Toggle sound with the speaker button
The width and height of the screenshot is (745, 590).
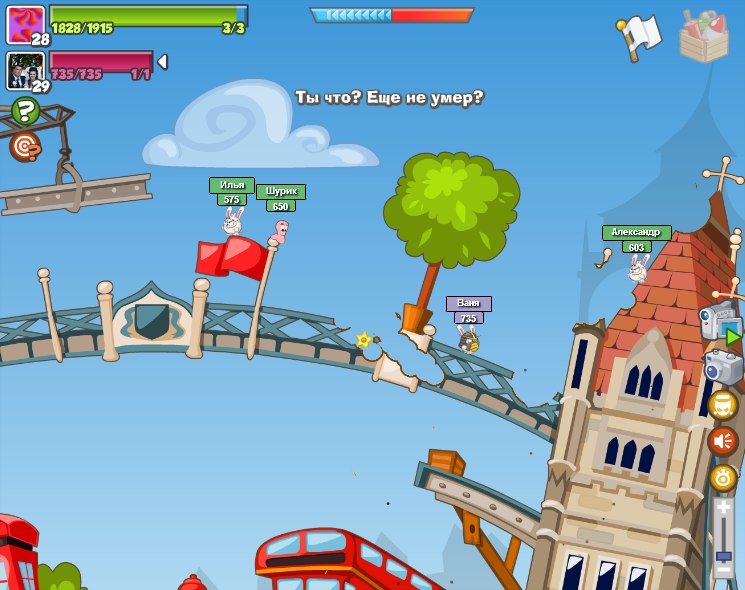(723, 441)
